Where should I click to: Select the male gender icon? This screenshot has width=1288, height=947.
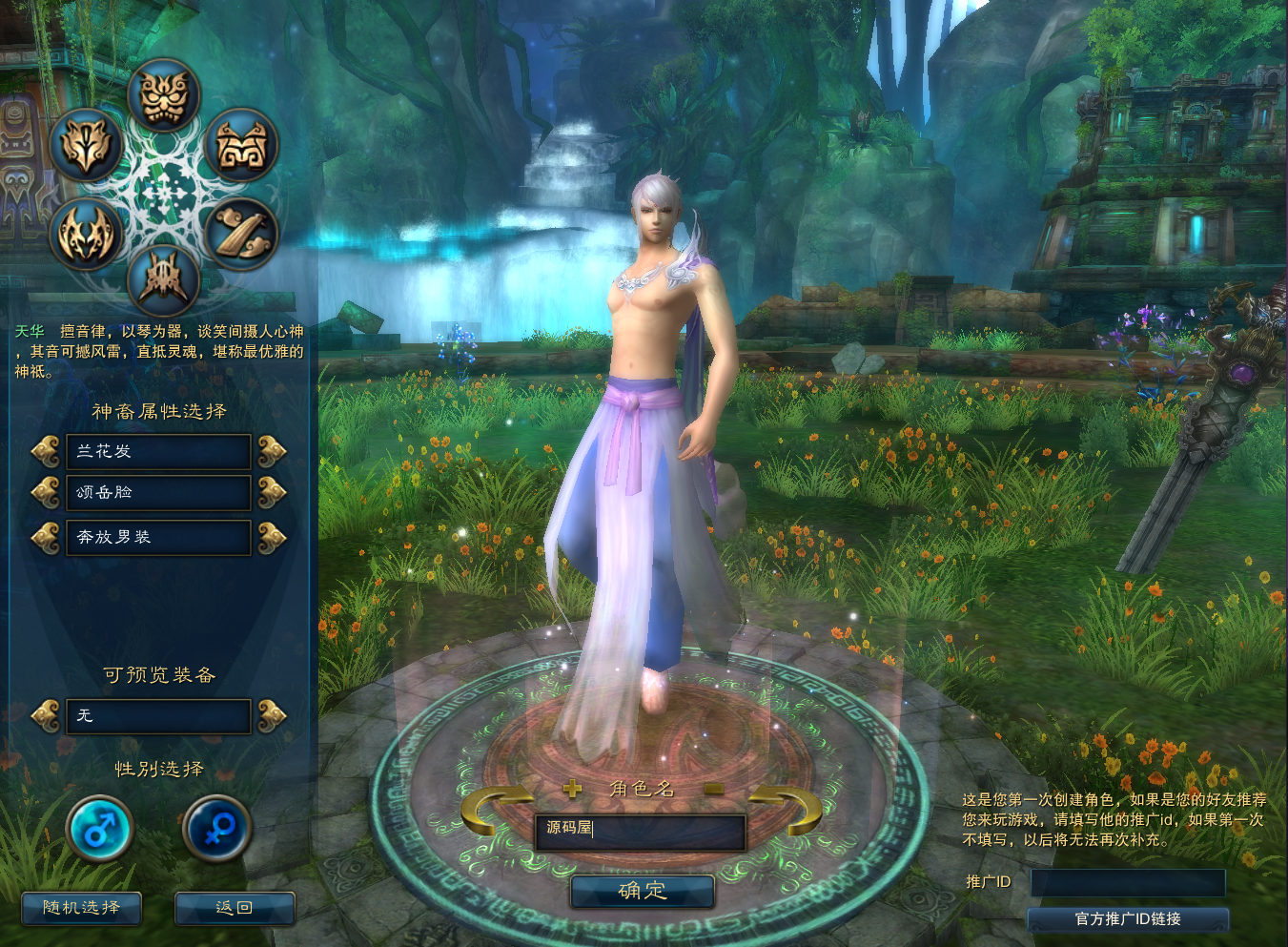99,828
